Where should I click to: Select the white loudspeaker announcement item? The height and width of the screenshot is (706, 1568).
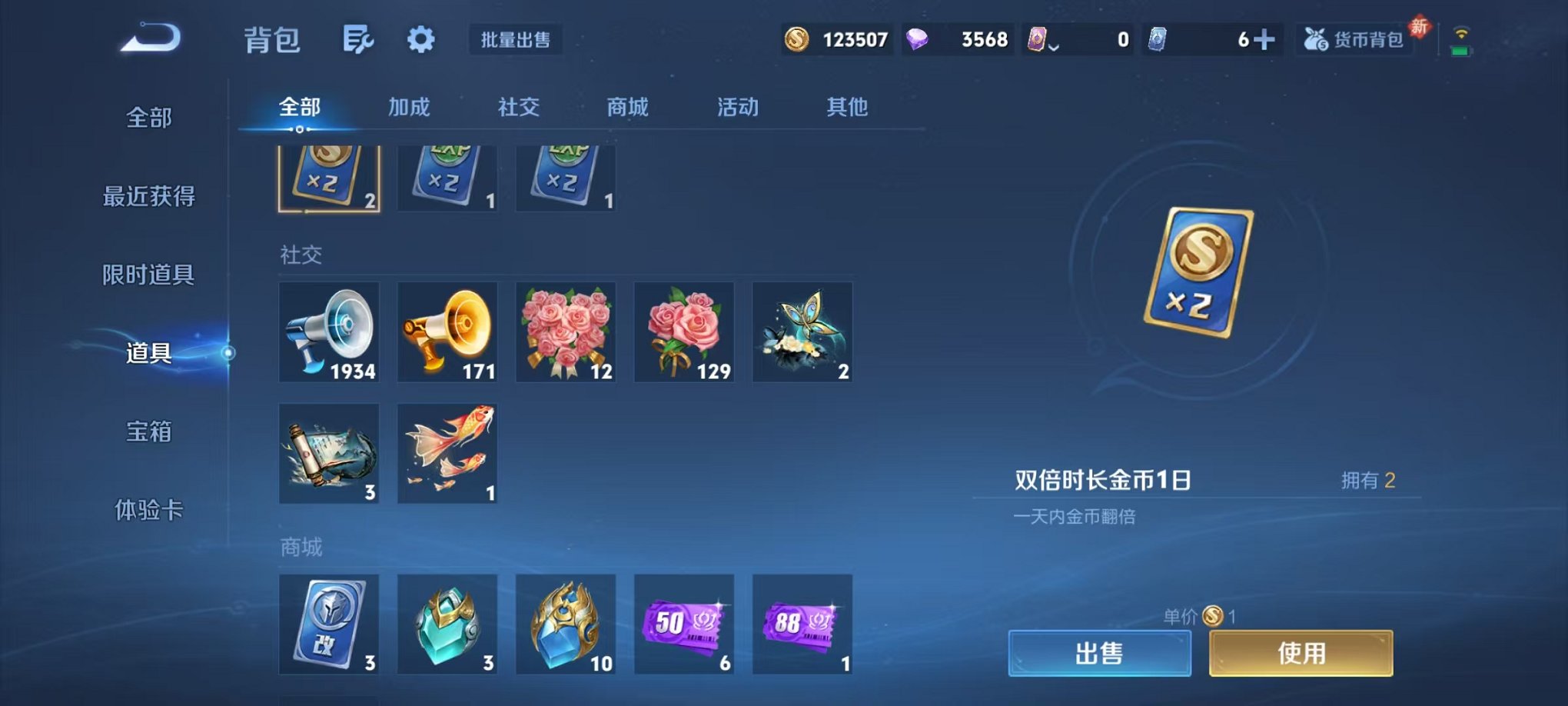(329, 332)
